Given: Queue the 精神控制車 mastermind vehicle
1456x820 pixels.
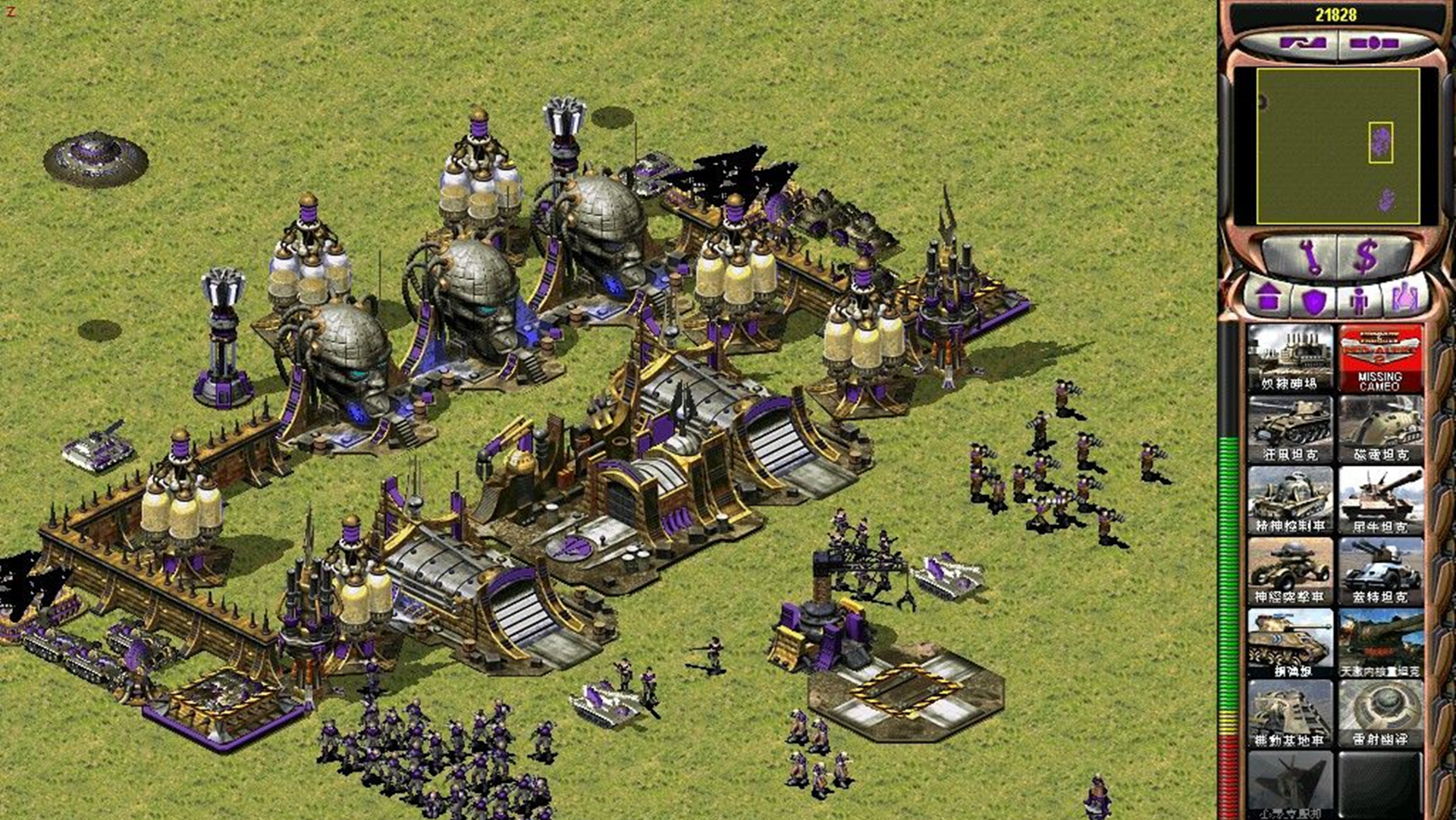Looking at the screenshot, I should [x=1290, y=501].
